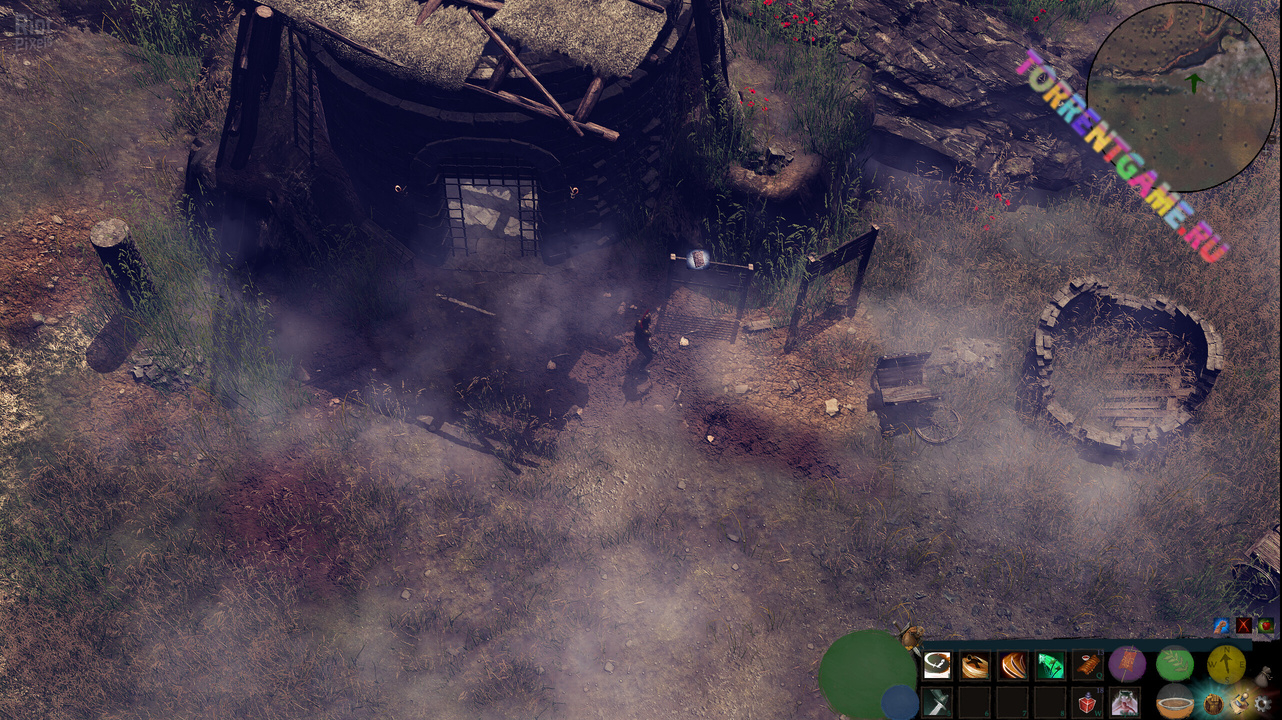Activate the whirlwind spin attack skill
The width and height of the screenshot is (1282, 720).
pyautogui.click(x=937, y=665)
